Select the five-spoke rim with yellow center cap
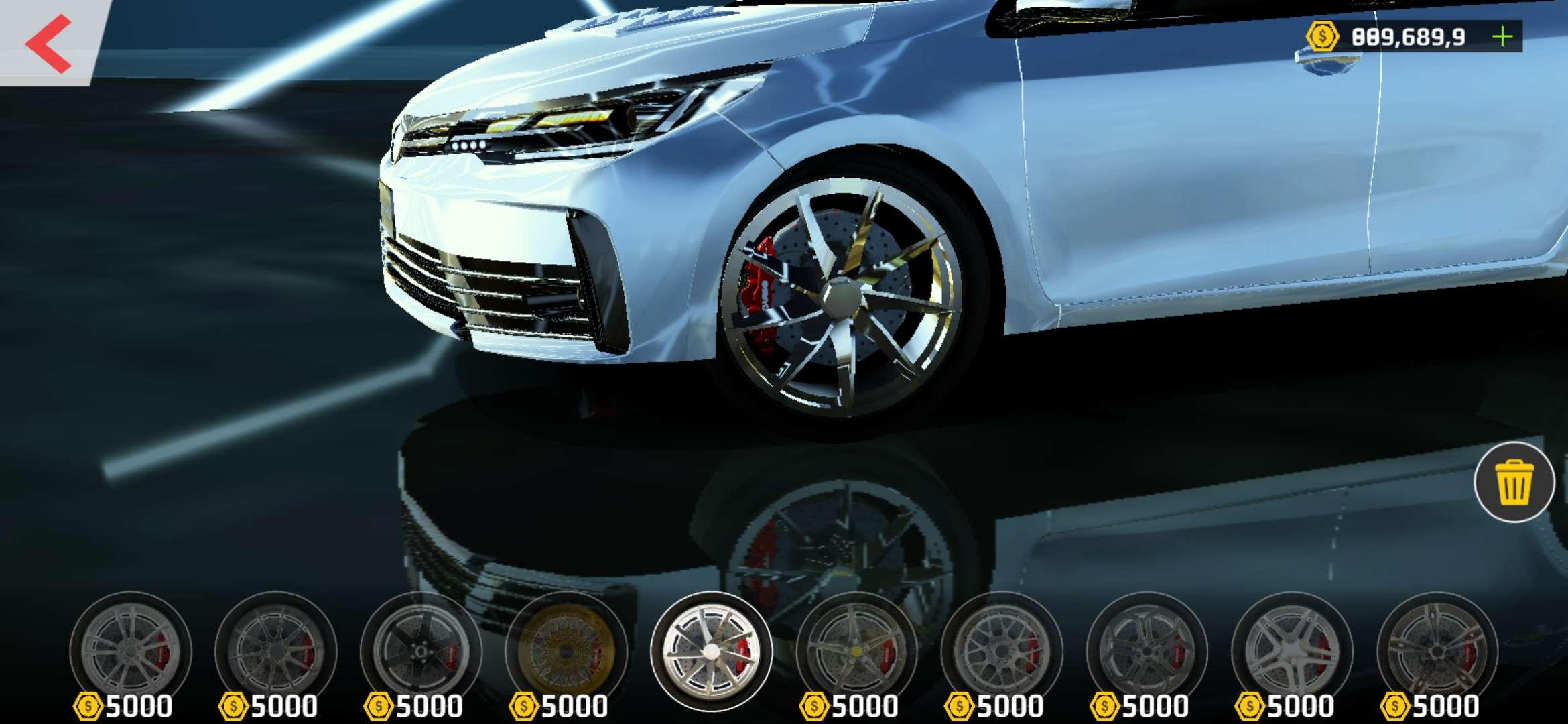The width and height of the screenshot is (1568, 724). [856, 650]
